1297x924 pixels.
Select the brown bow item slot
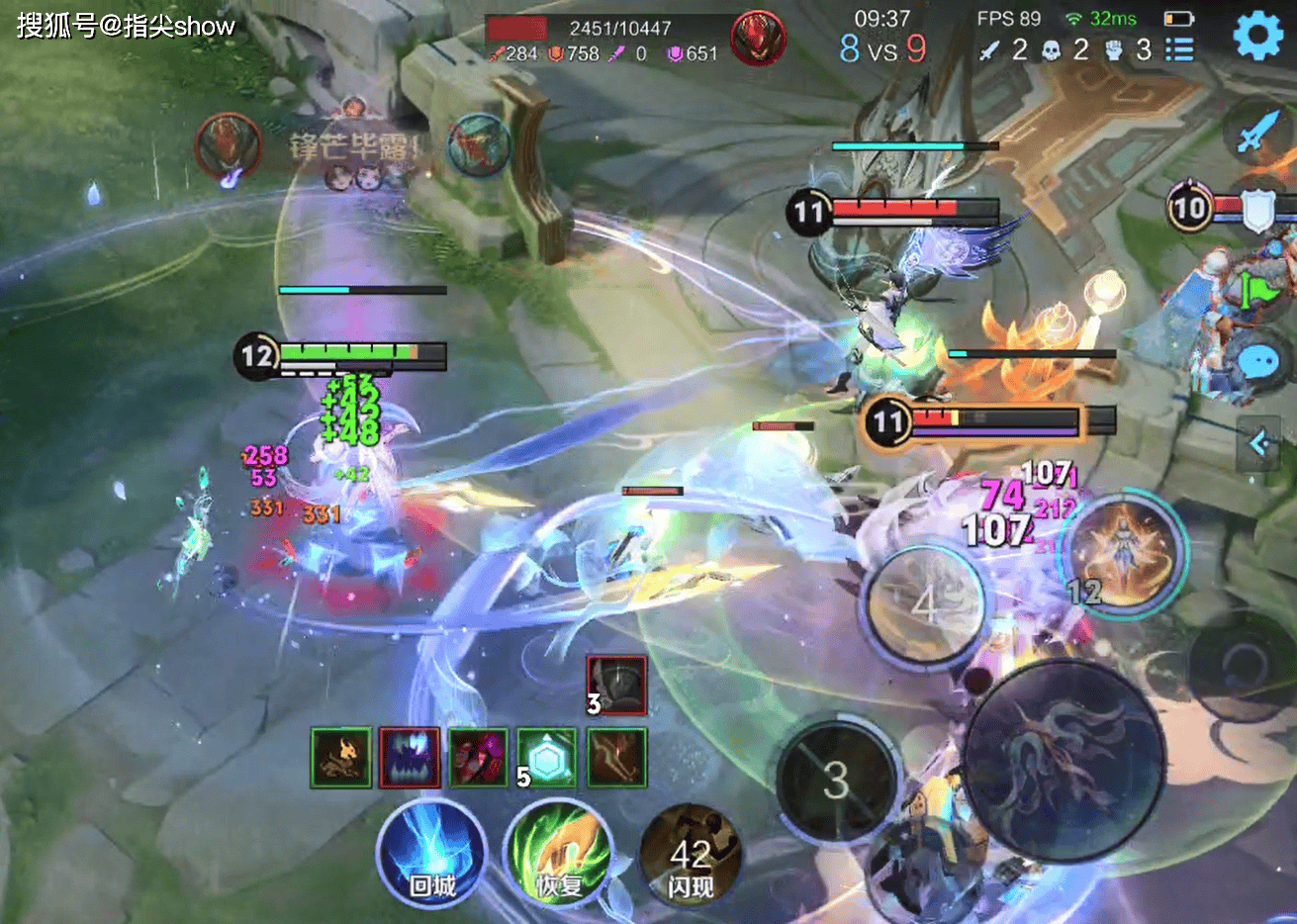pos(616,758)
